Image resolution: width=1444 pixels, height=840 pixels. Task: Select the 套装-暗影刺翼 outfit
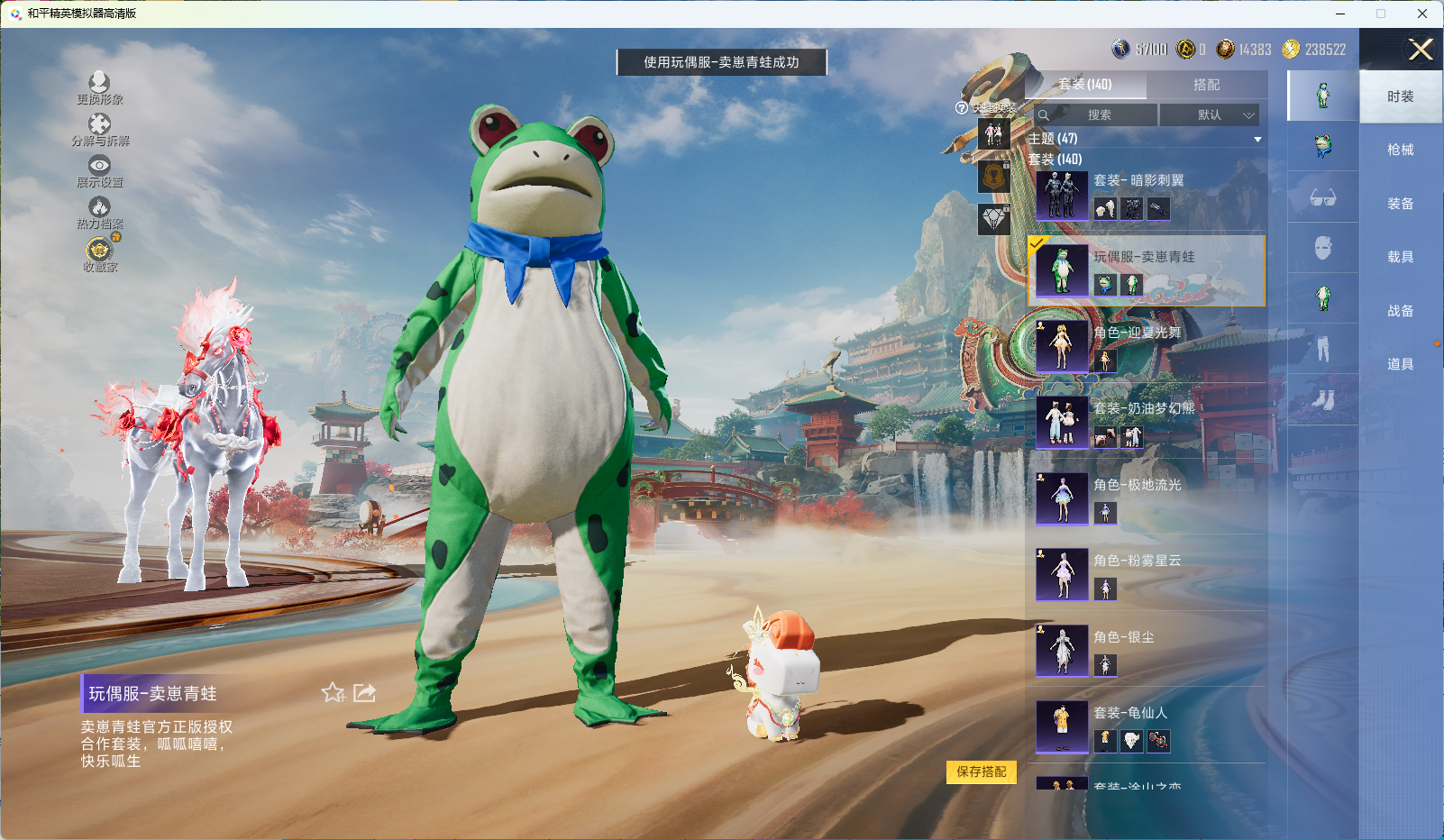click(1147, 195)
